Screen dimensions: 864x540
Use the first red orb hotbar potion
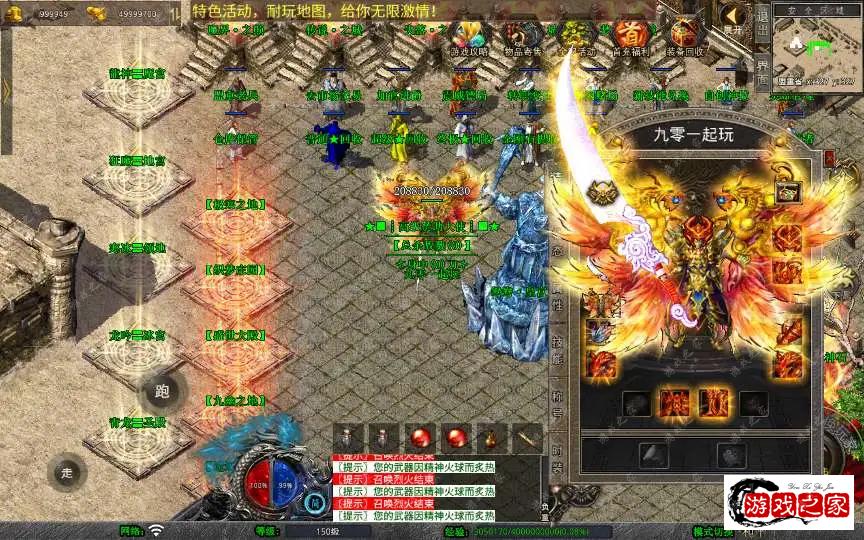[420, 438]
